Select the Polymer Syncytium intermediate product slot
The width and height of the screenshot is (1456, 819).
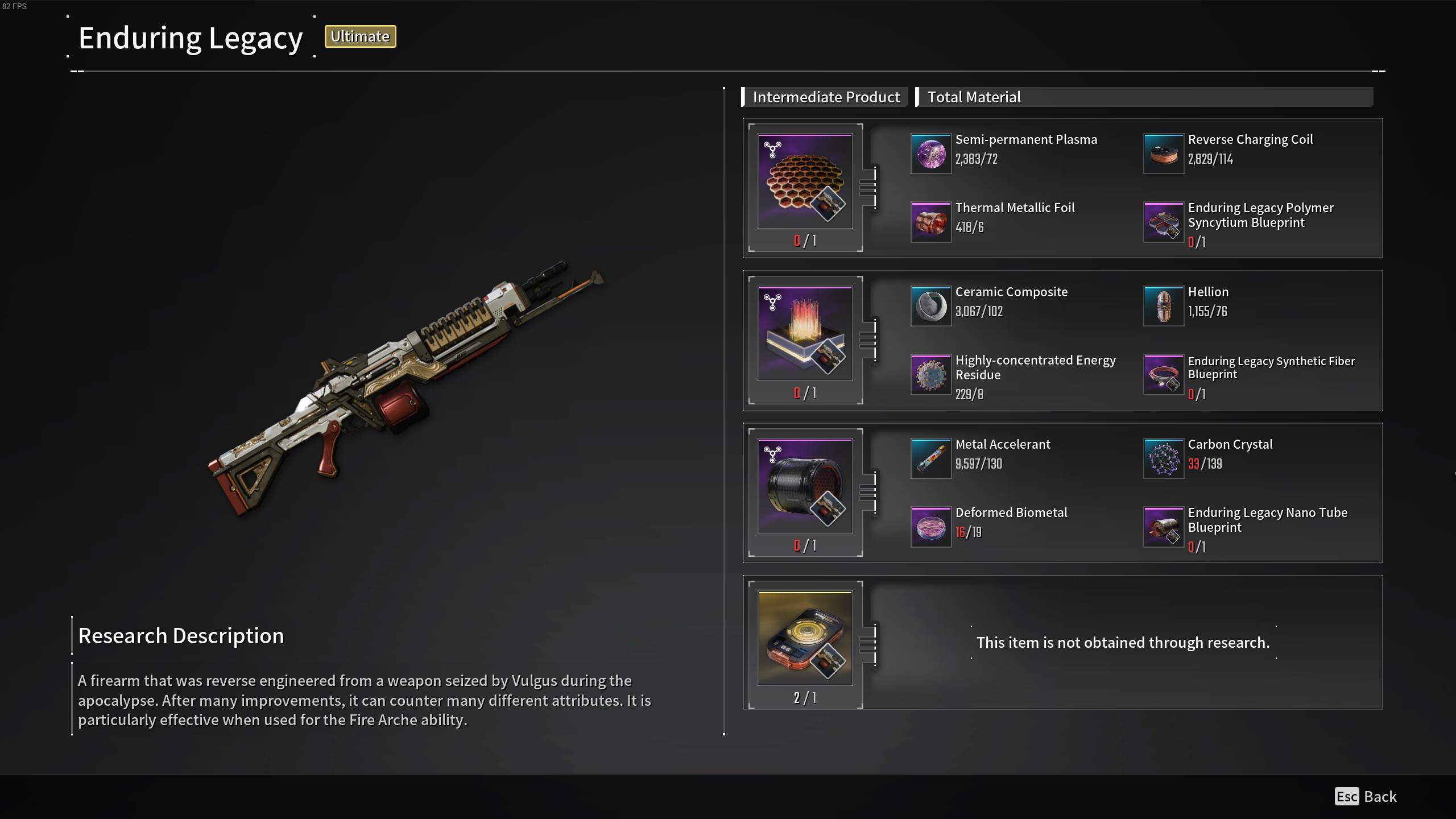click(805, 182)
